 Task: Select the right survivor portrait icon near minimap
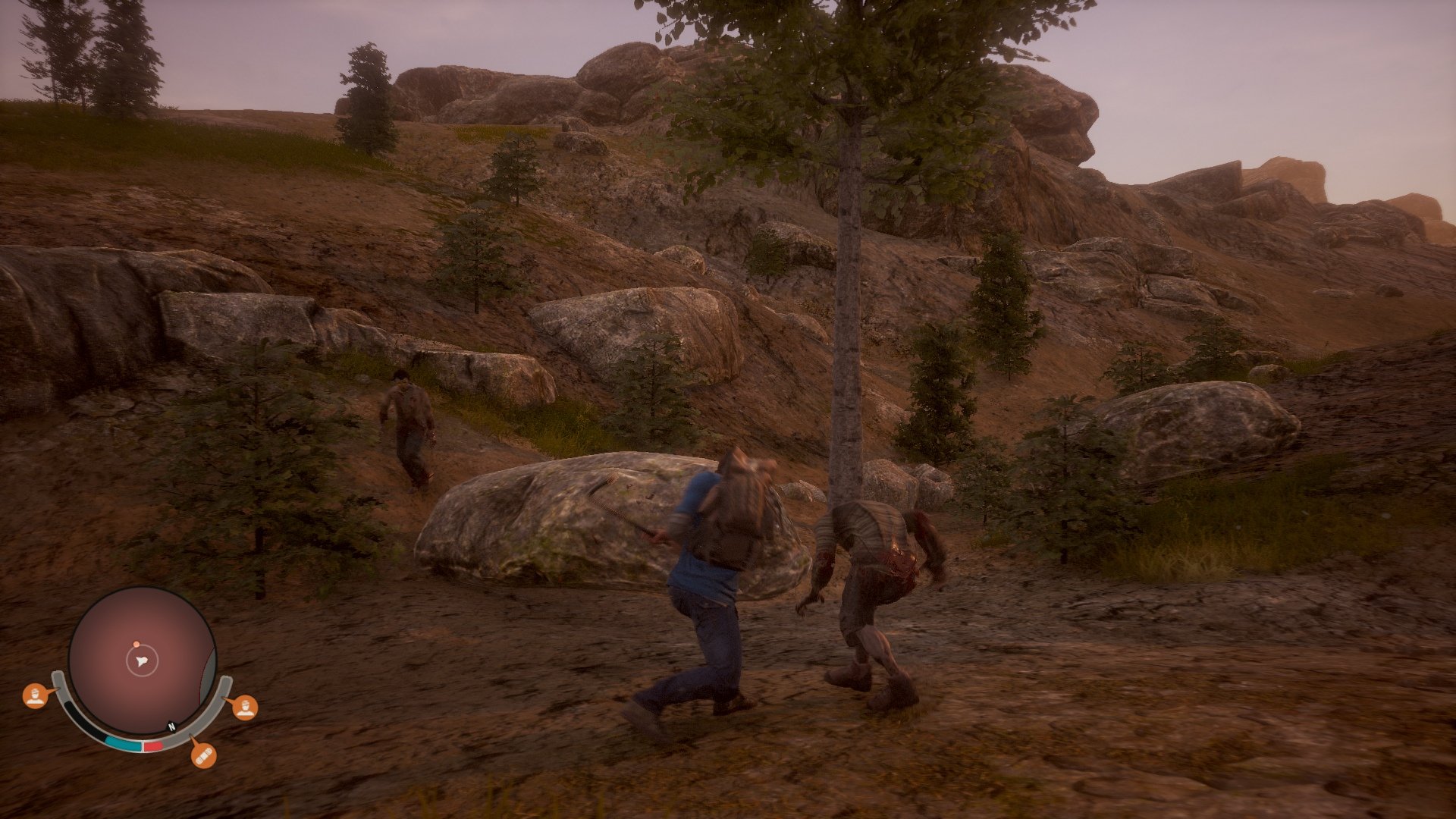(x=245, y=709)
